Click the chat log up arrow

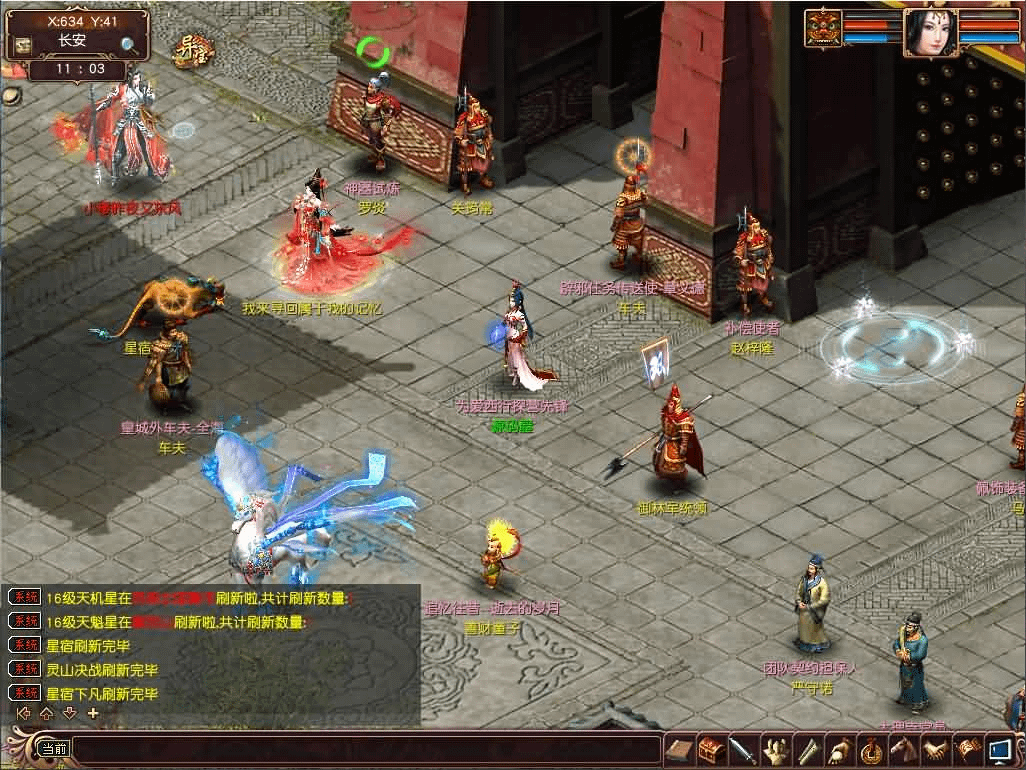point(45,713)
